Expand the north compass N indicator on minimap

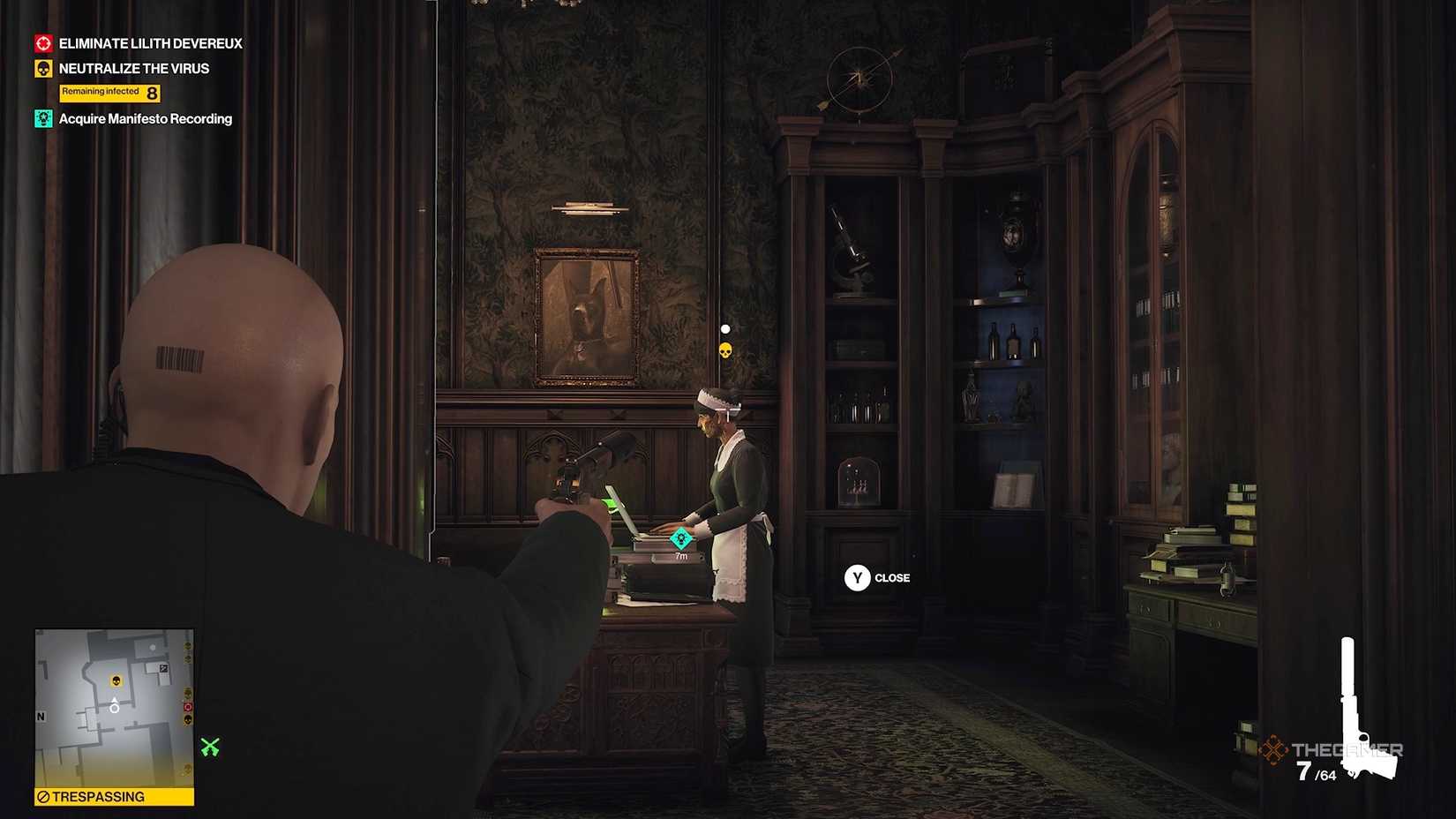pos(41,717)
